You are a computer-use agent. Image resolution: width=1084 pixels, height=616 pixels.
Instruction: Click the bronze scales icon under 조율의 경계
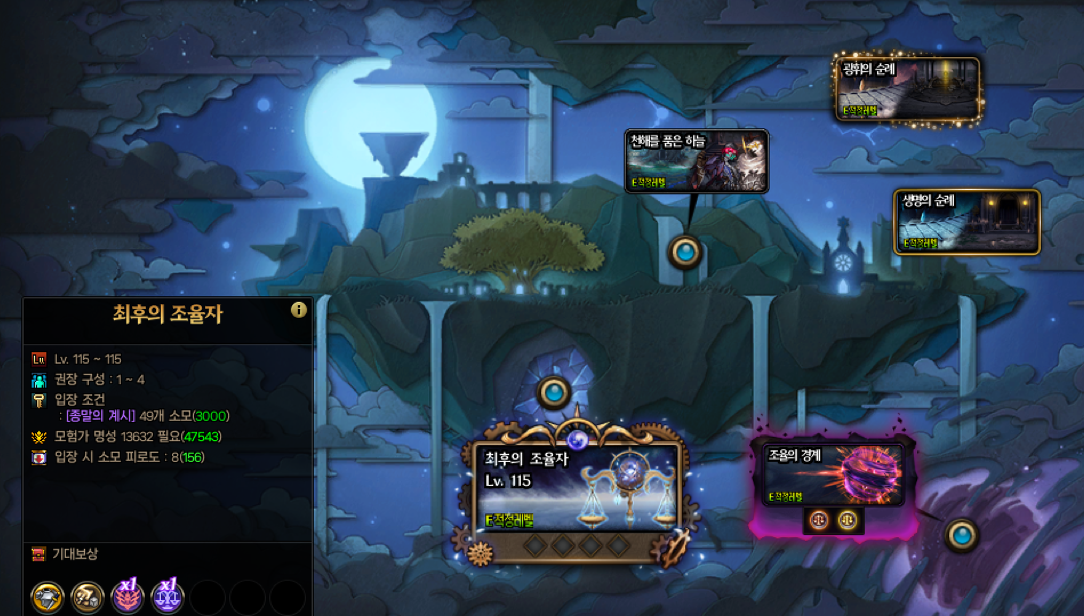(819, 520)
